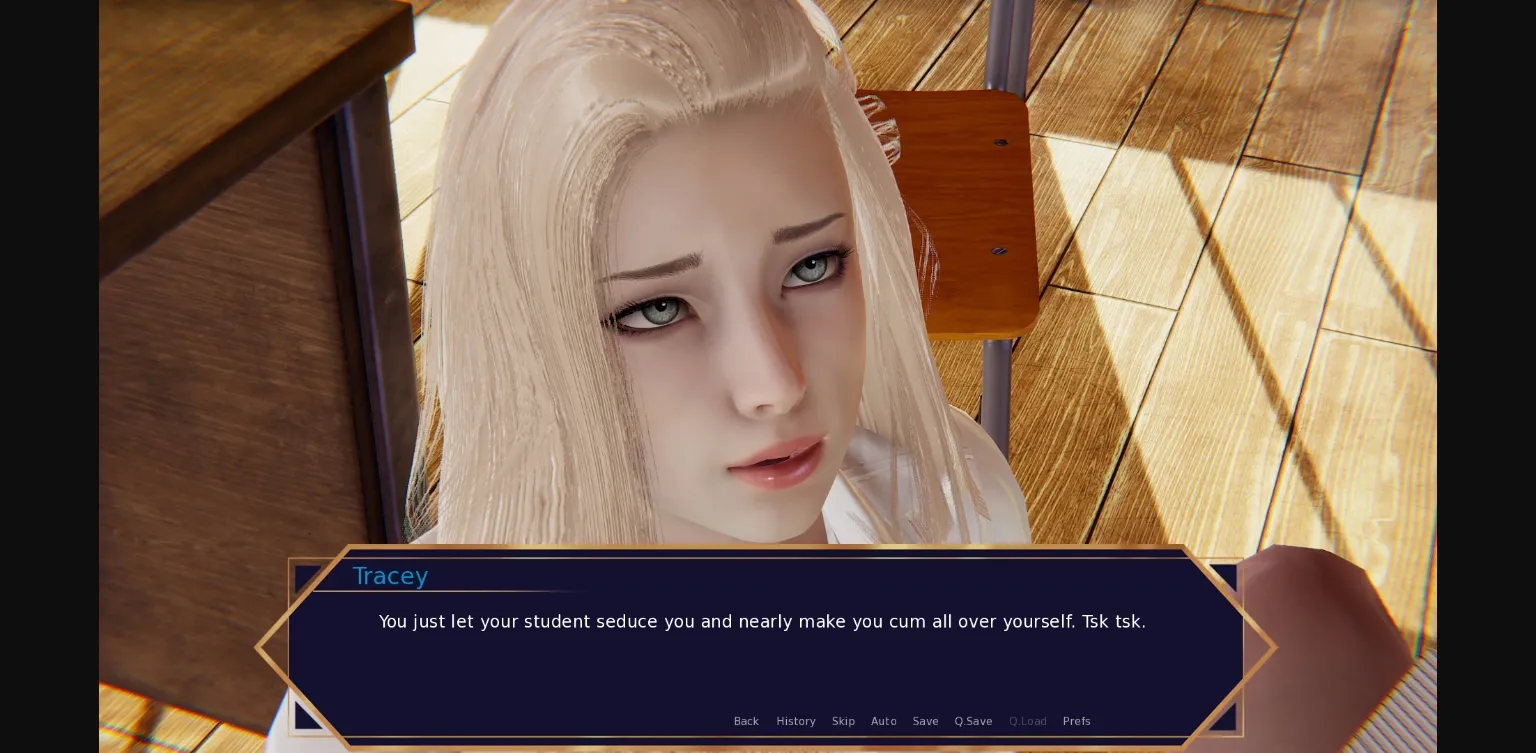The width and height of the screenshot is (1536, 753).
Task: Click inside the dialogue box frame
Action: point(762,660)
